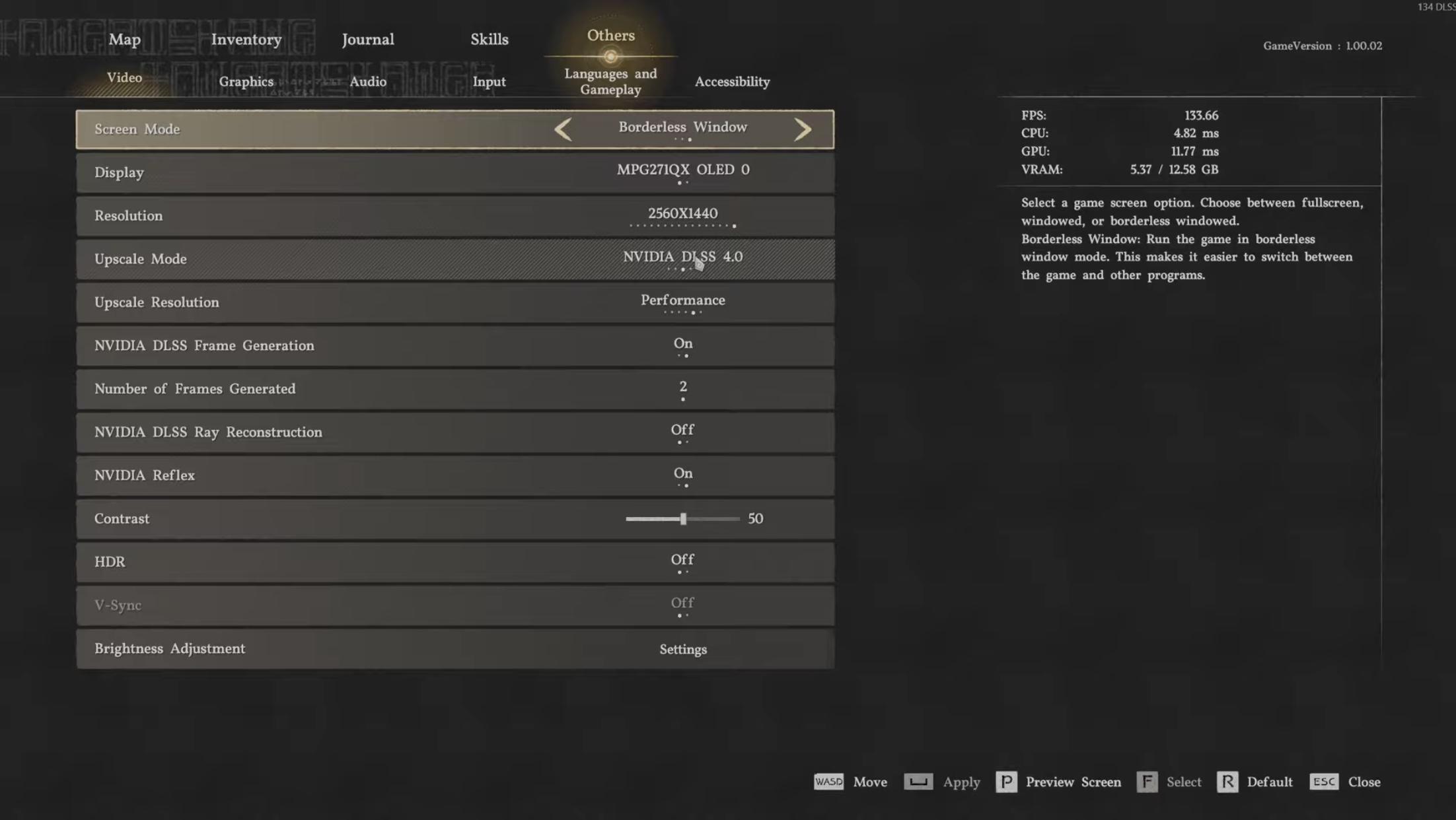Screen dimensions: 1456x820
Task: Click the WASD Move key icon
Action: click(x=828, y=782)
